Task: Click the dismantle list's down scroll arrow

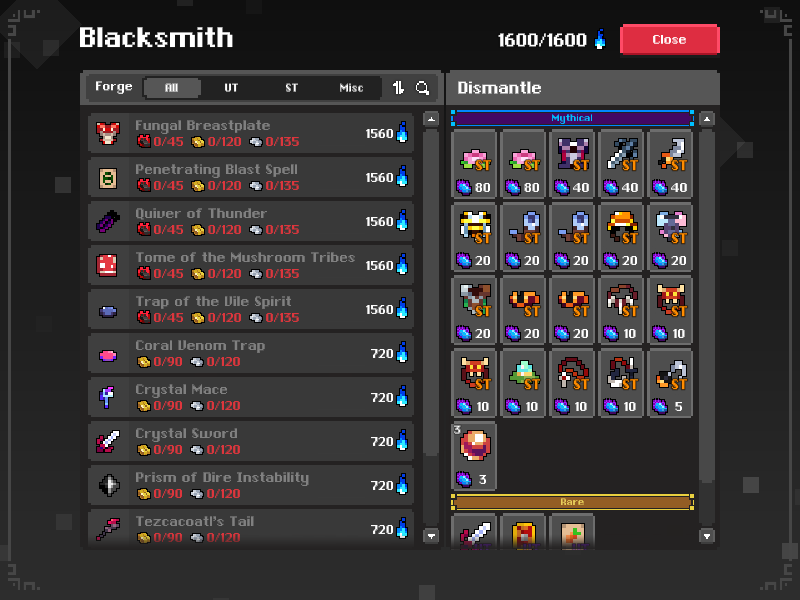Action: click(707, 536)
